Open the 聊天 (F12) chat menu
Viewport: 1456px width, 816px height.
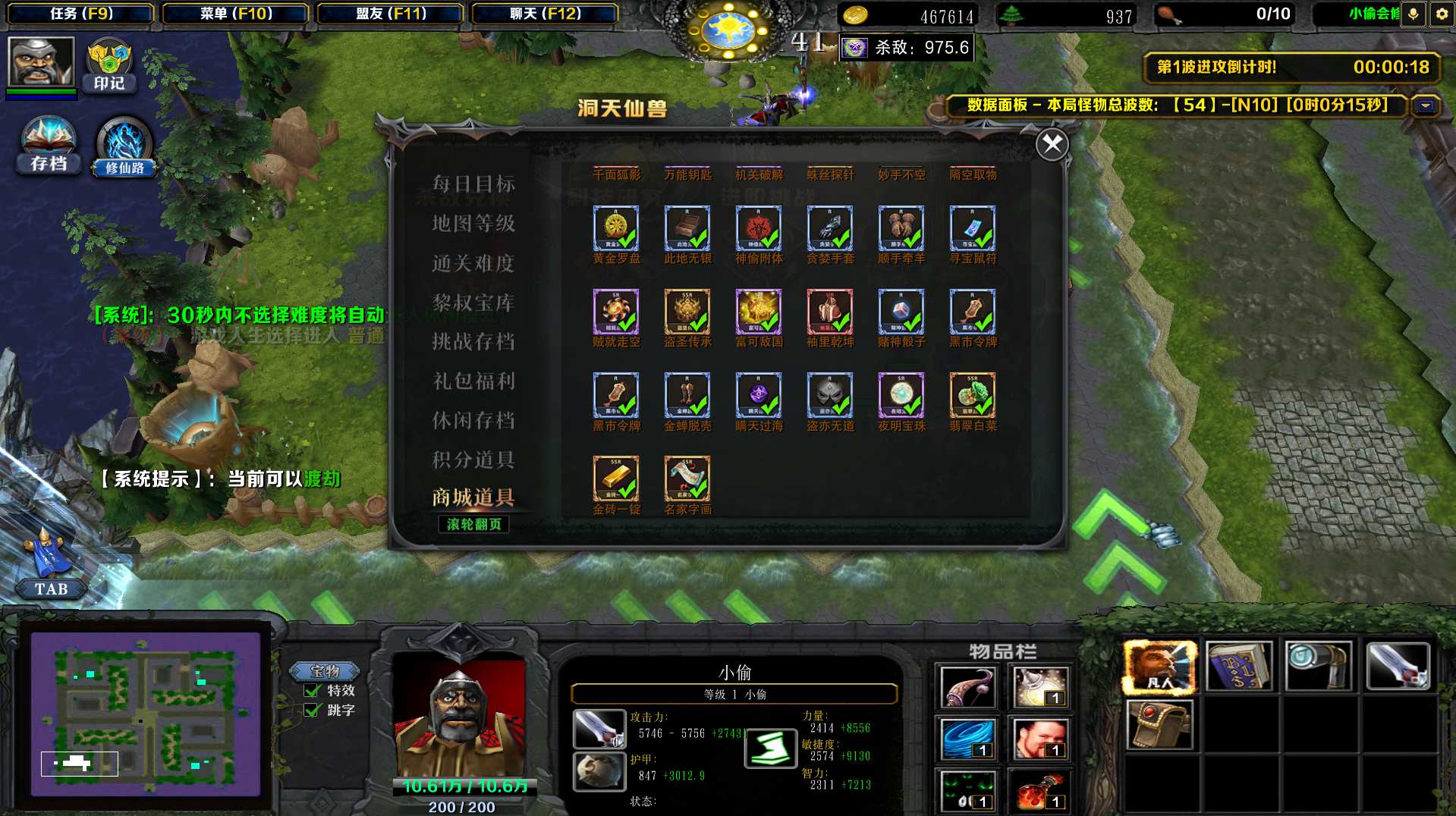(x=545, y=14)
